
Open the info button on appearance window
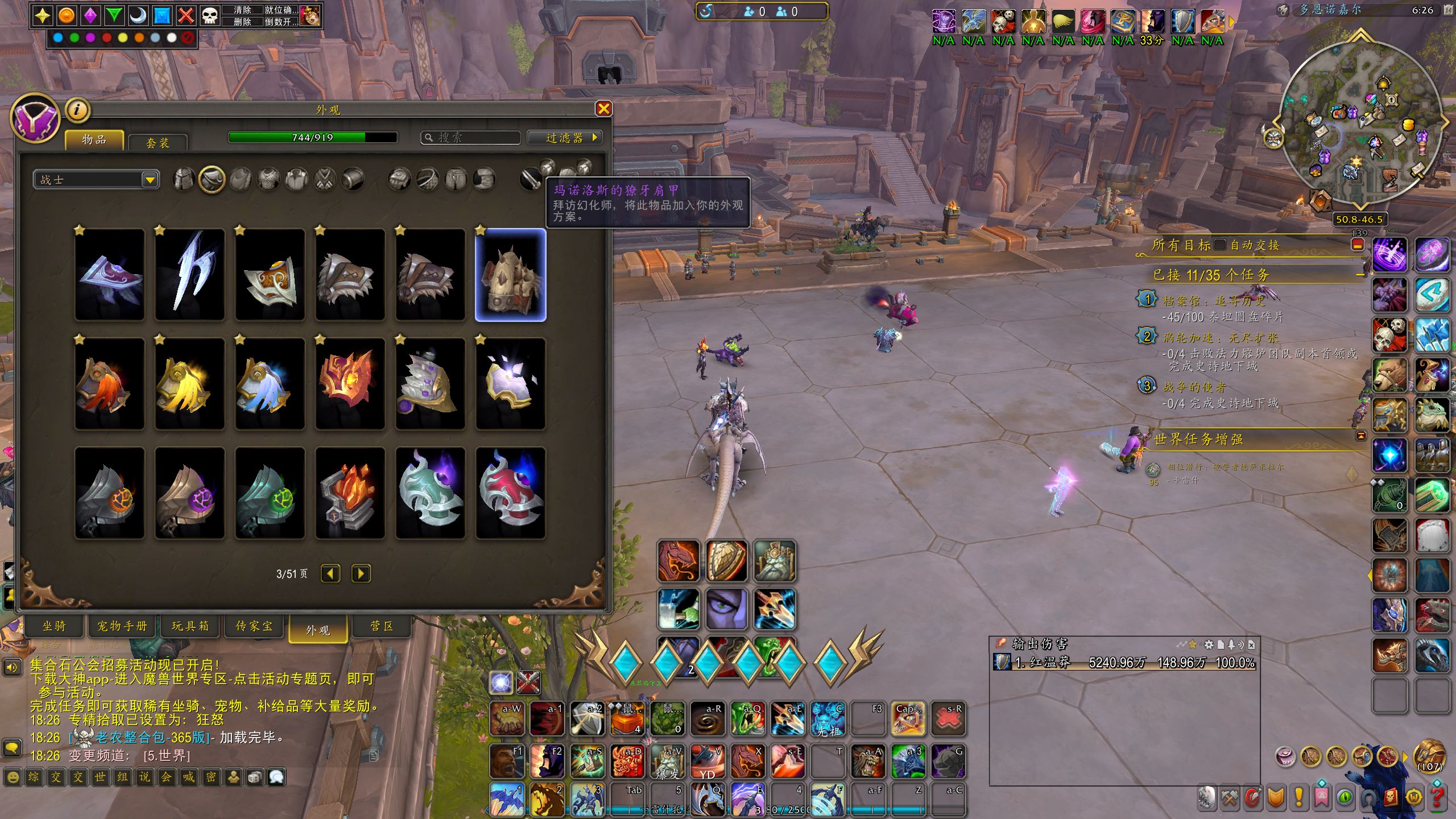click(78, 110)
